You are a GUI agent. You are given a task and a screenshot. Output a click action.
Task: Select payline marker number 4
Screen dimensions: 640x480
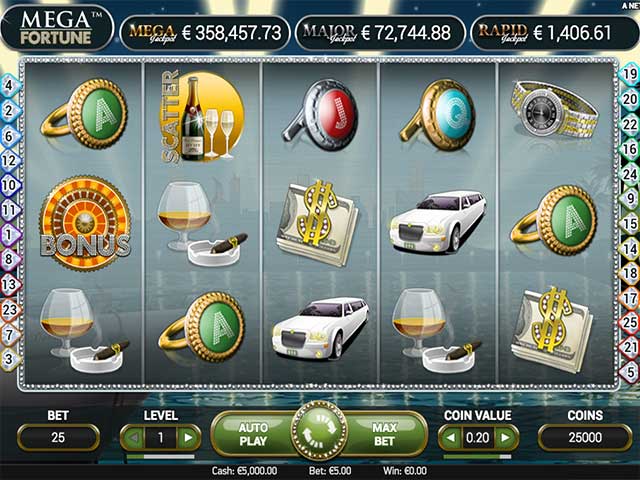point(9,86)
